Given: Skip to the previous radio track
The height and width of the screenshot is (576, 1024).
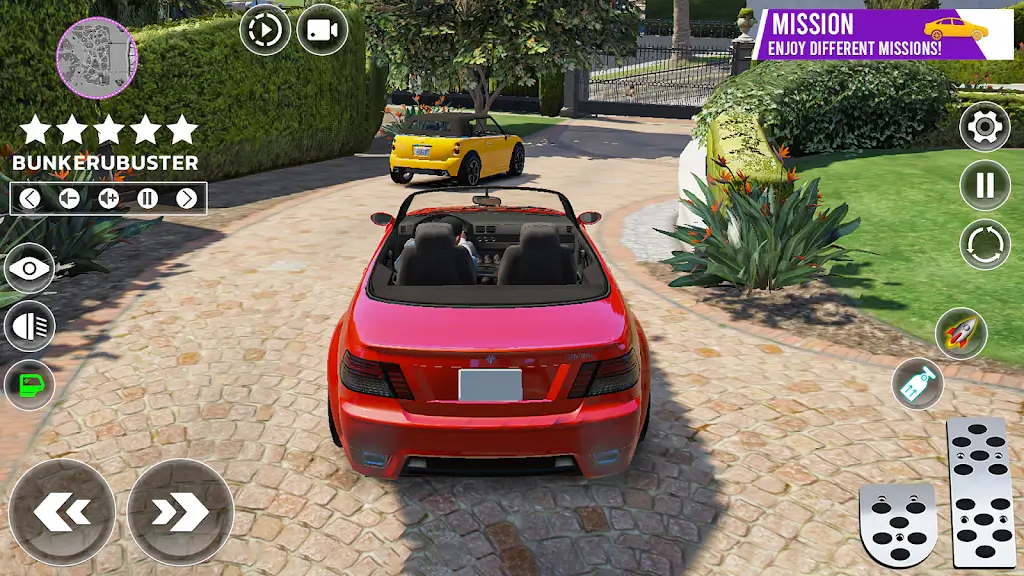Looking at the screenshot, I should pyautogui.click(x=30, y=198).
